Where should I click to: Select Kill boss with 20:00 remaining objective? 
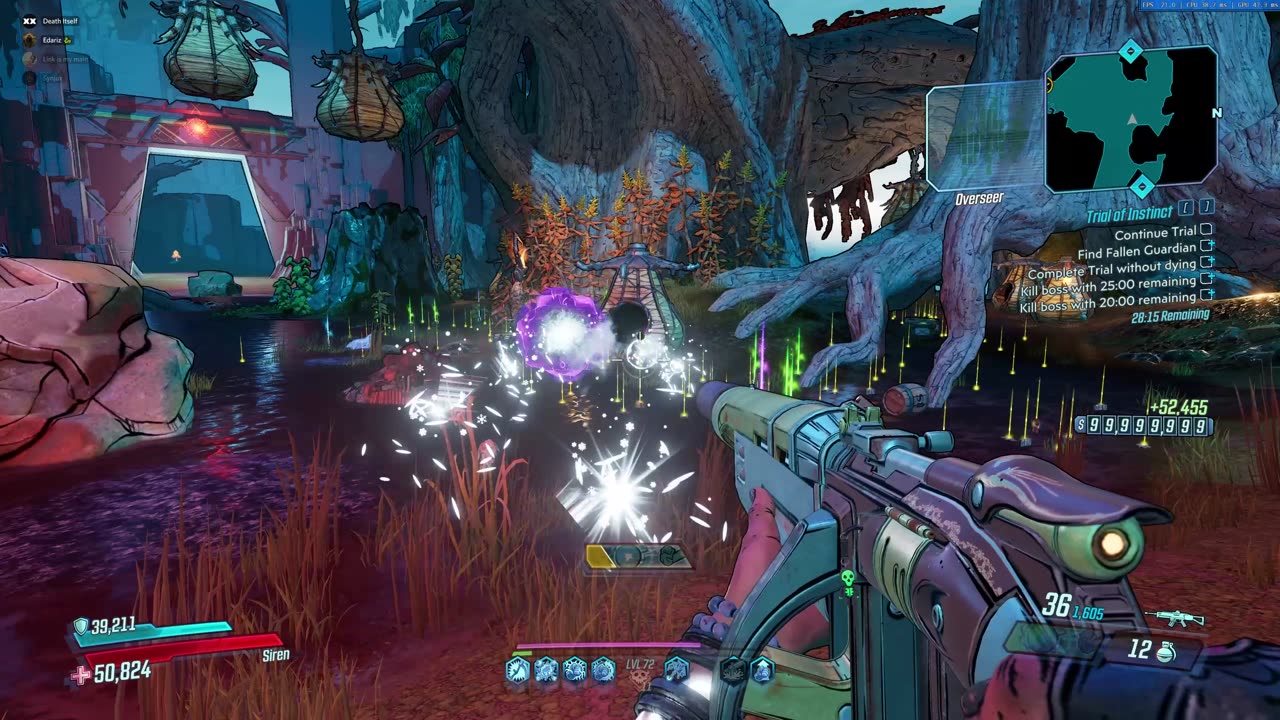[1108, 299]
